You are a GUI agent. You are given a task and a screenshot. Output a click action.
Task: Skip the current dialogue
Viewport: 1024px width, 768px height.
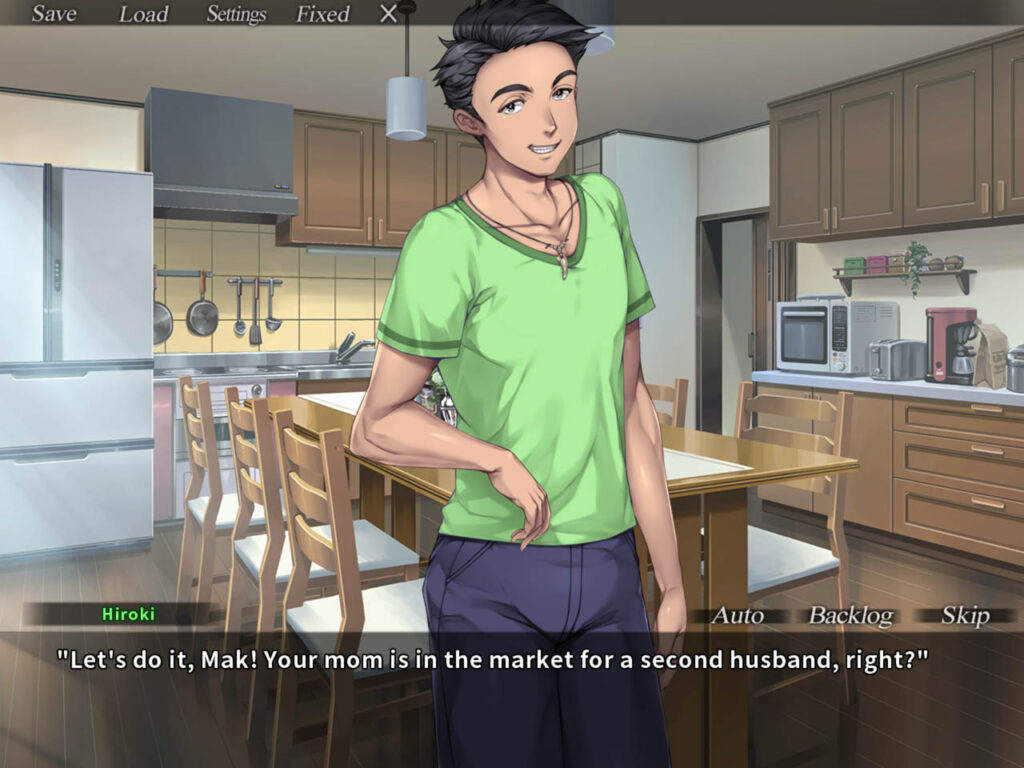pos(965,616)
